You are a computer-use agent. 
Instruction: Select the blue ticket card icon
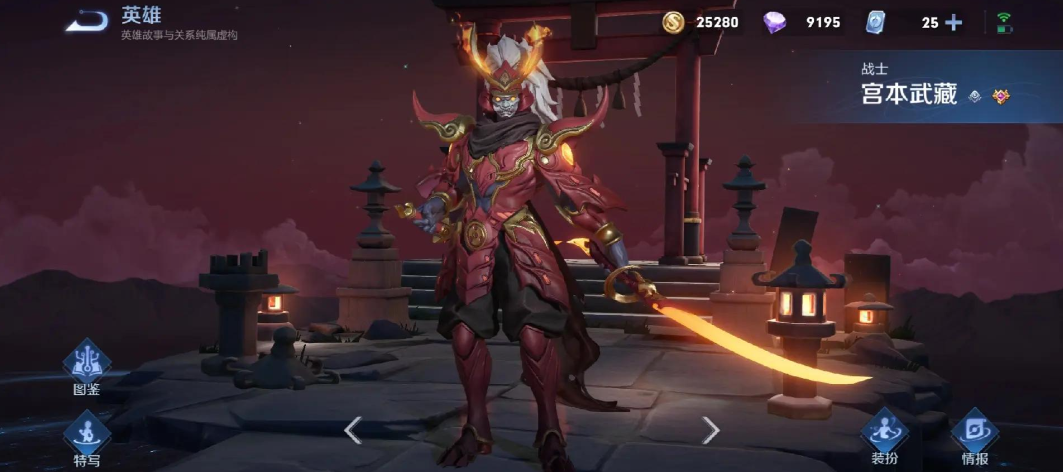point(874,22)
